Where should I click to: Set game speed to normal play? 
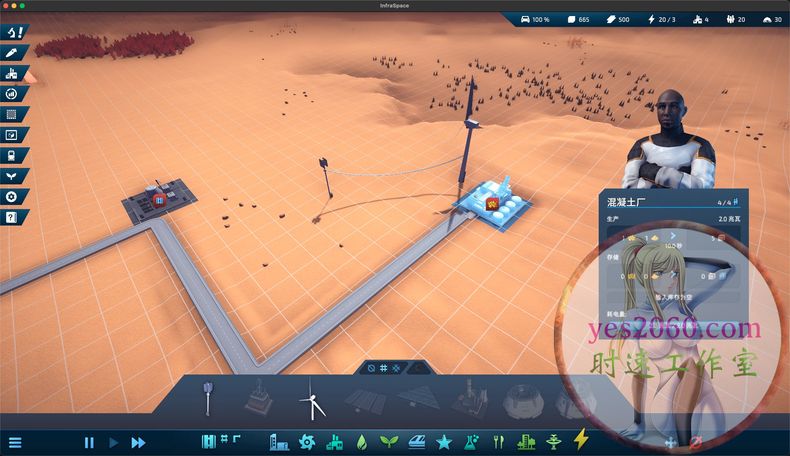[x=113, y=442]
